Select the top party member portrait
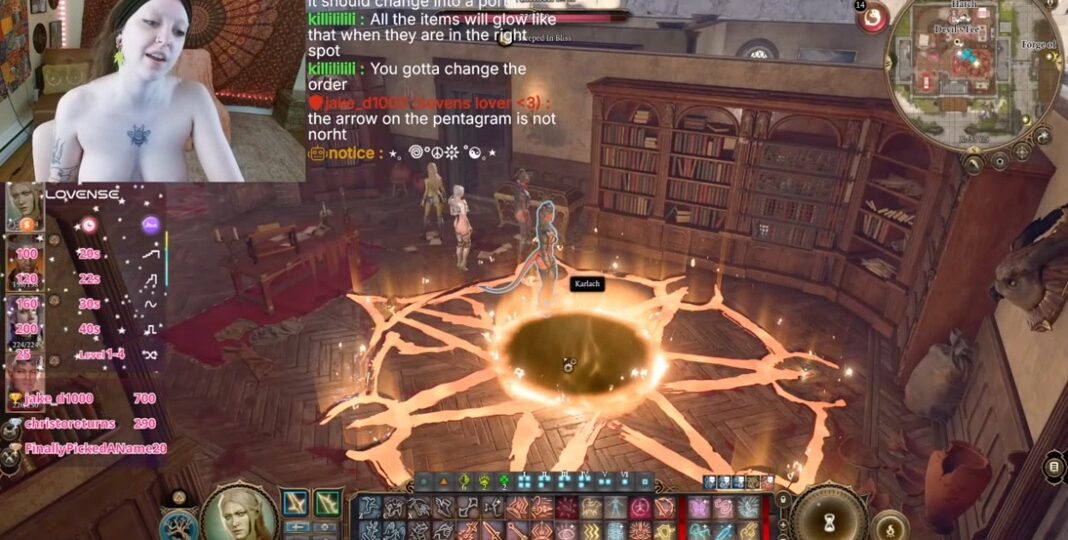Viewport: 1068px width, 540px height. (x=22, y=206)
